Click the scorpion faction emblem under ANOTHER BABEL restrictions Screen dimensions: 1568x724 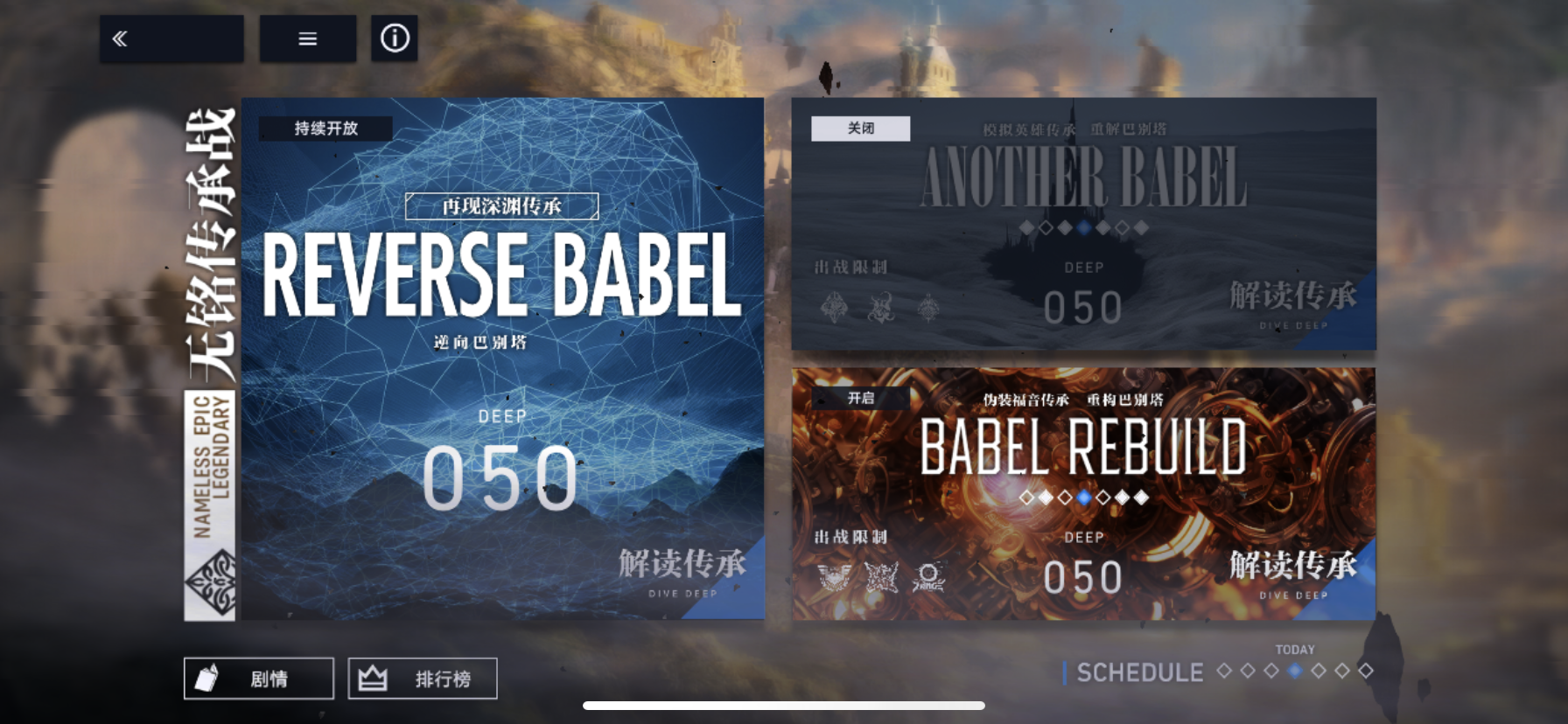tap(879, 309)
